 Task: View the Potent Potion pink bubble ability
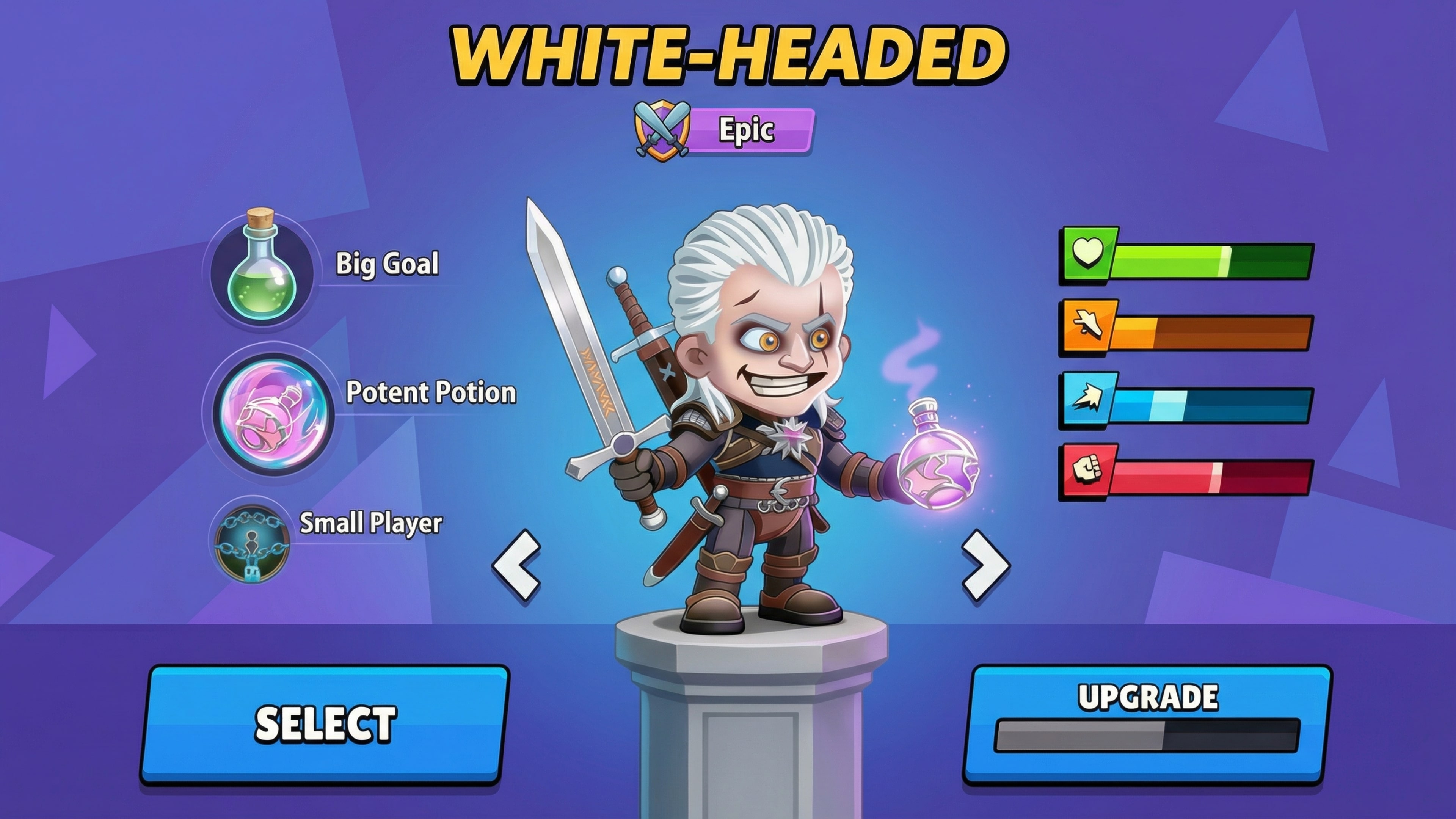click(273, 414)
